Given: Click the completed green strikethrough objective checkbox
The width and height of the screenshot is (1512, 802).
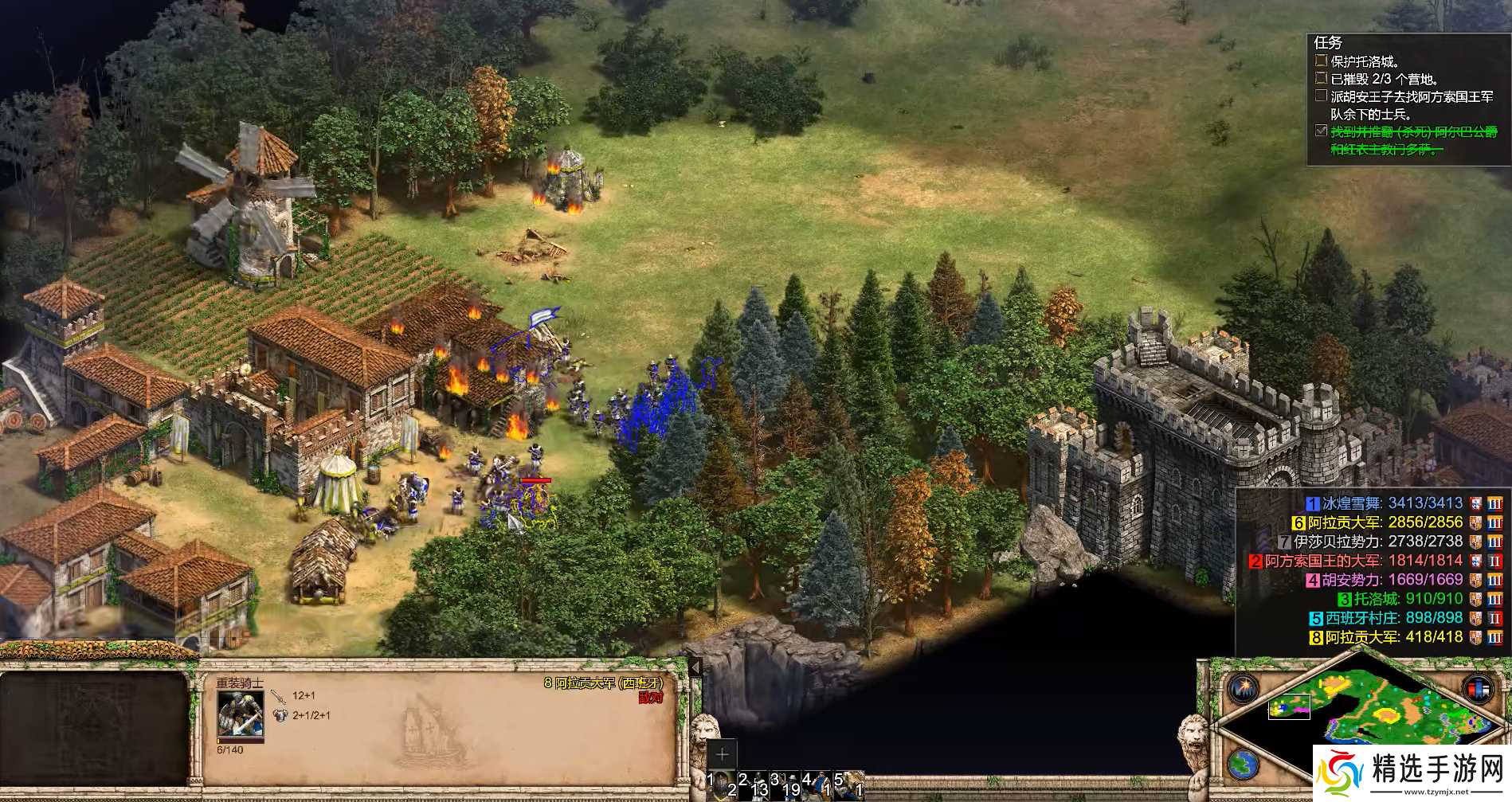Looking at the screenshot, I should click(x=1321, y=131).
